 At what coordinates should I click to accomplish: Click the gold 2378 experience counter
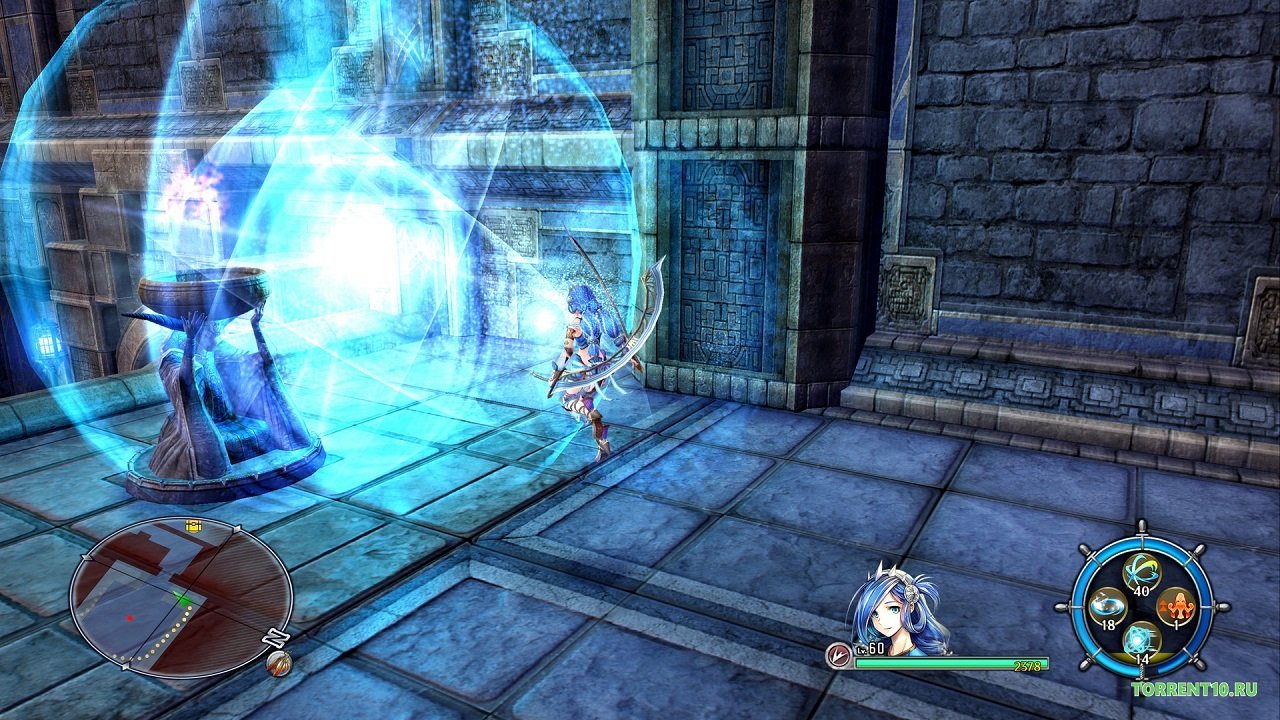click(1027, 664)
